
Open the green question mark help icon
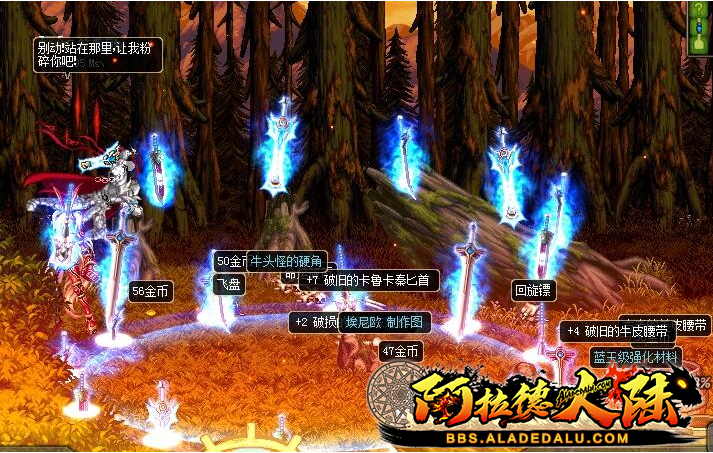698,7
